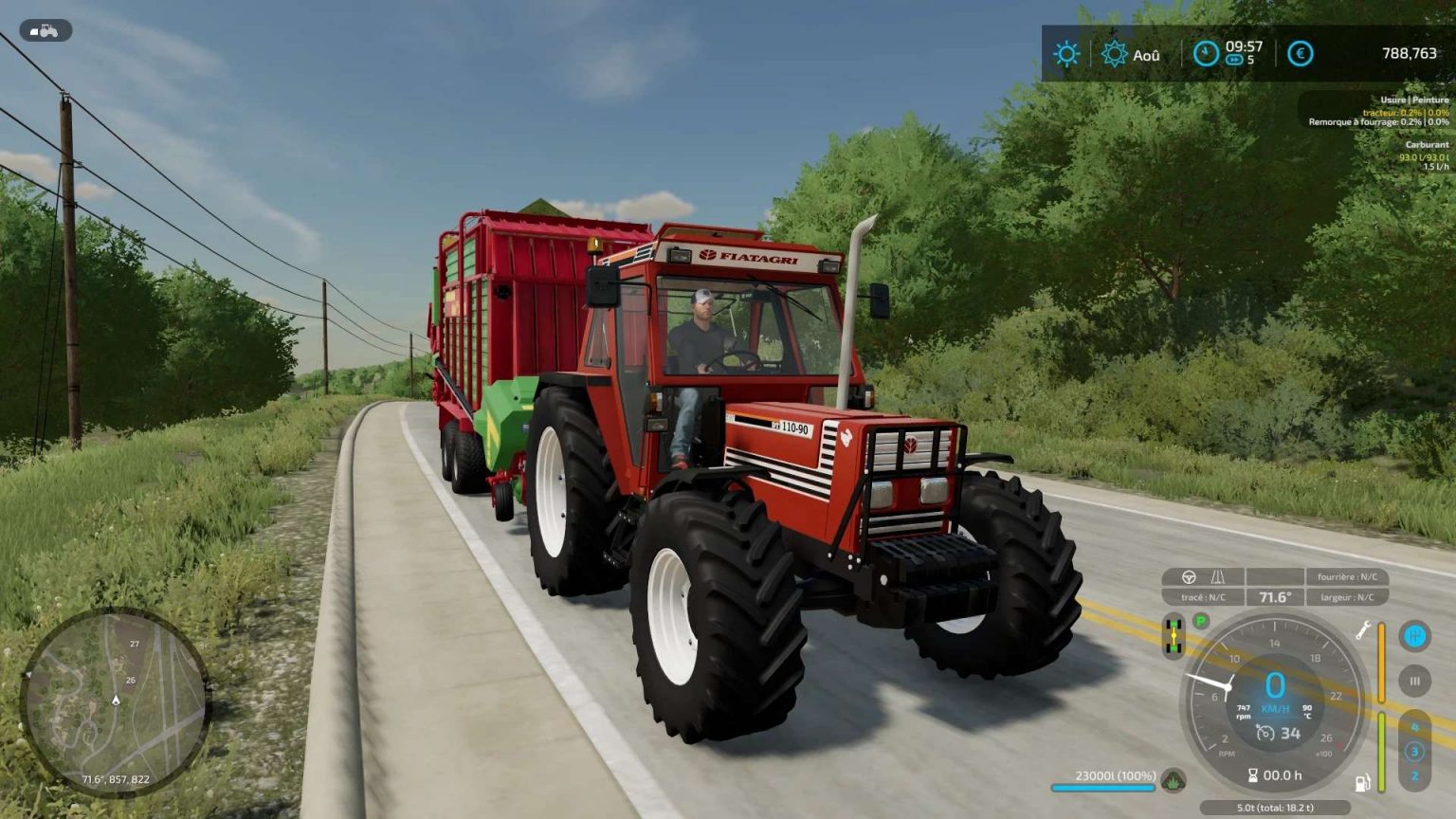Select the tractor vehicle icon top-left
The image size is (1456, 819).
coord(45,29)
